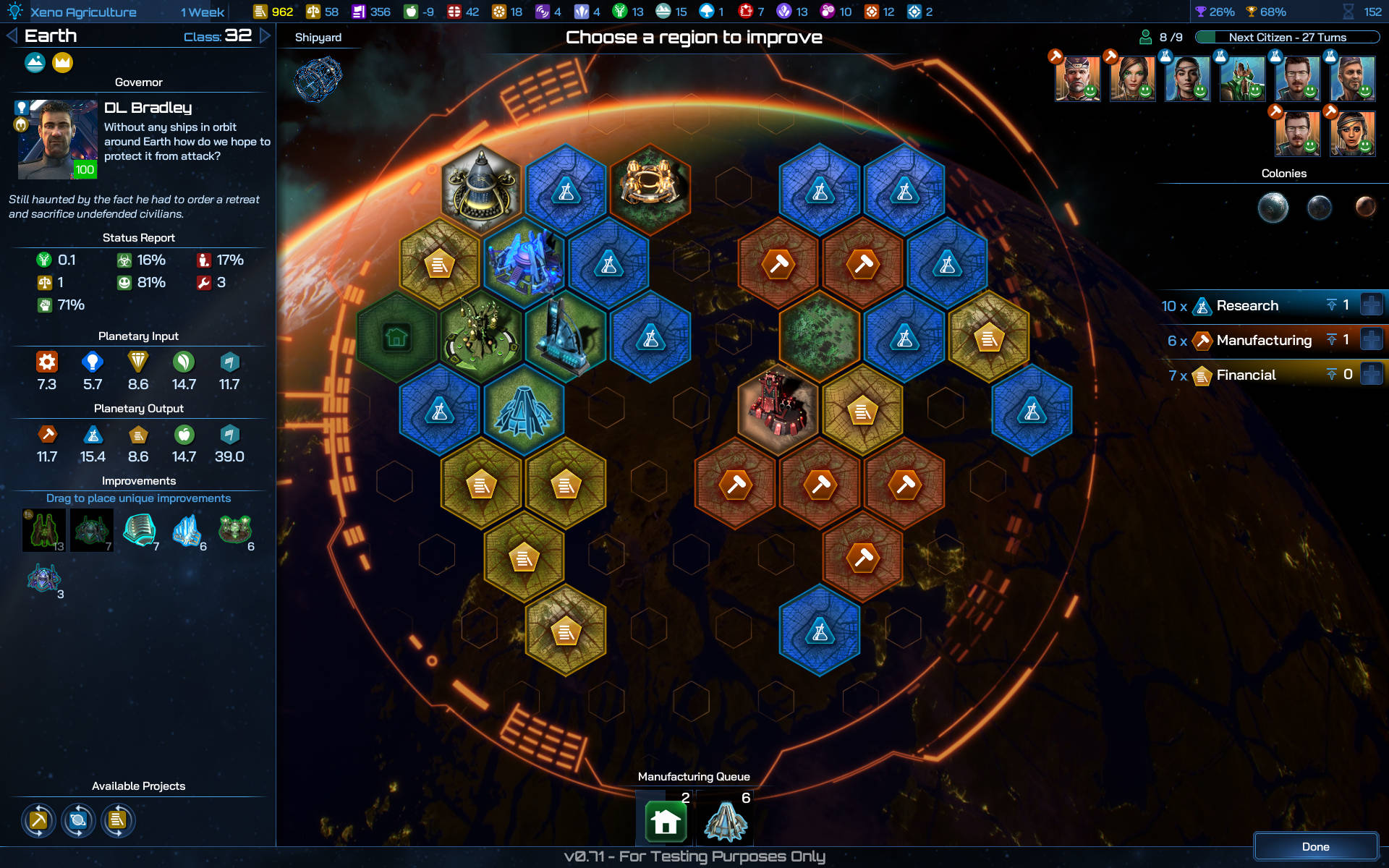This screenshot has width=1389, height=868.
Task: Select the blue planetary project under Available Projects
Action: coord(78,821)
